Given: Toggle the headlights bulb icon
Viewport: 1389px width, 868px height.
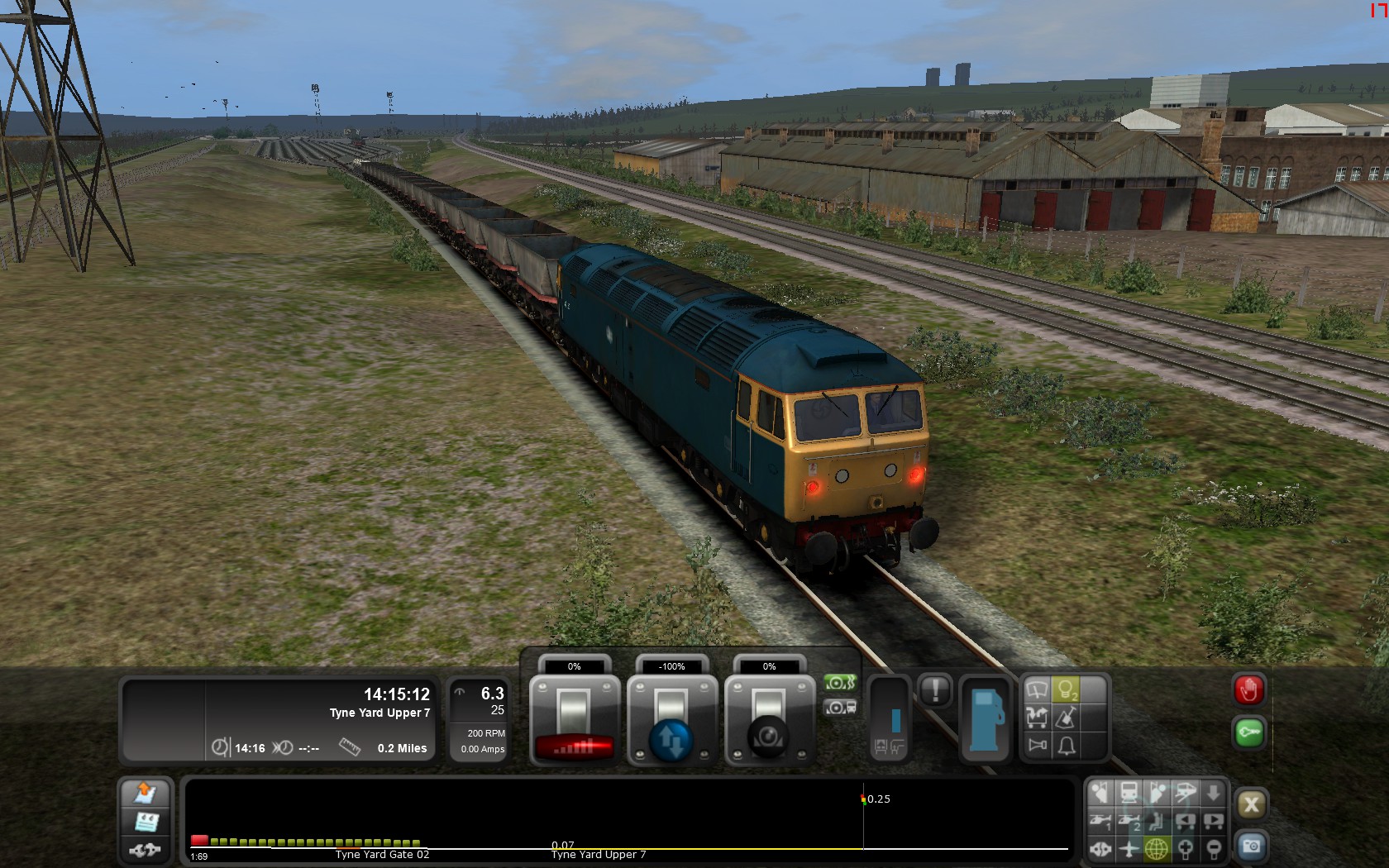Looking at the screenshot, I should click(1067, 689).
